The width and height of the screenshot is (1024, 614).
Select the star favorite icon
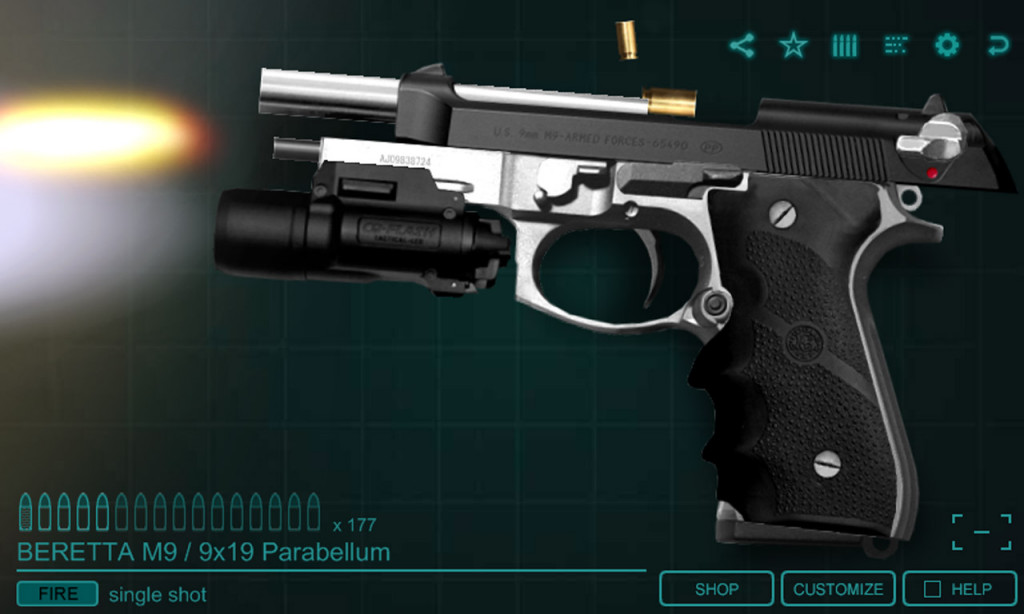coord(793,45)
